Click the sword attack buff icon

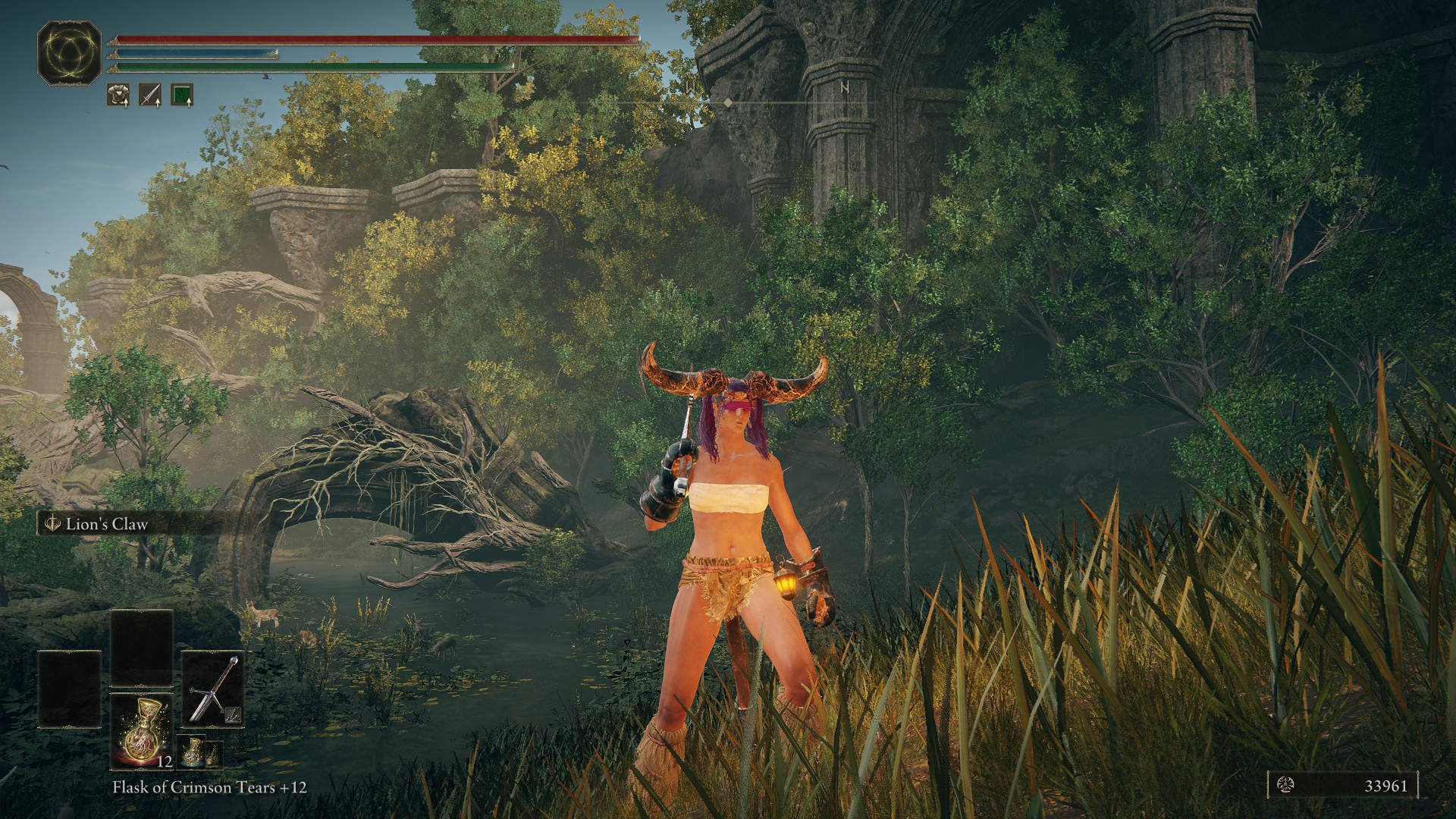[150, 95]
